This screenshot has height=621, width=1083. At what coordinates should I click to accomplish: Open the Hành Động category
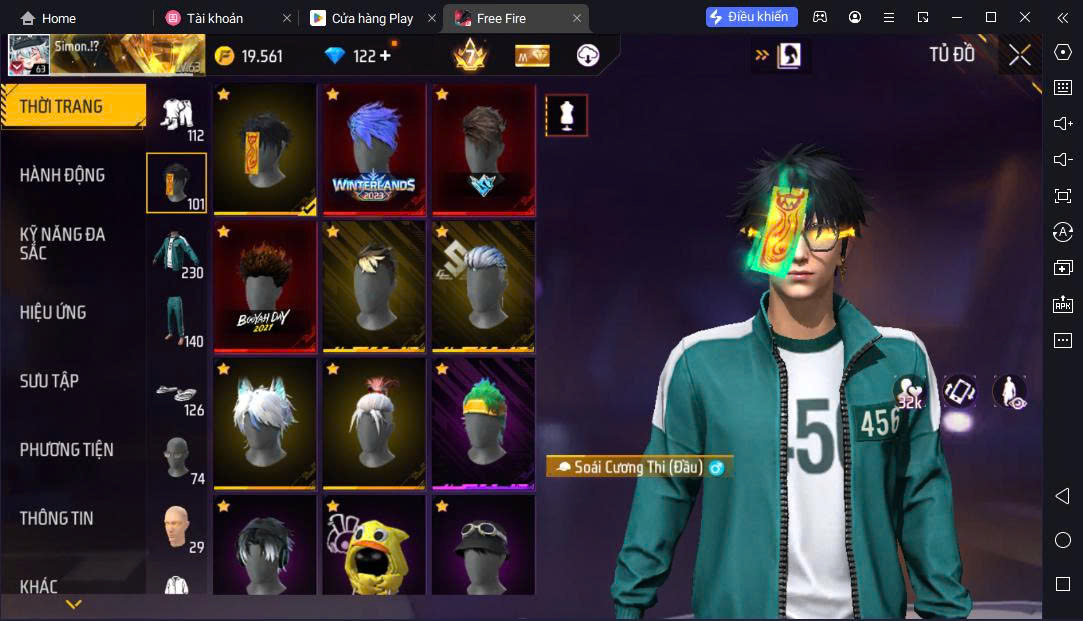(x=62, y=175)
